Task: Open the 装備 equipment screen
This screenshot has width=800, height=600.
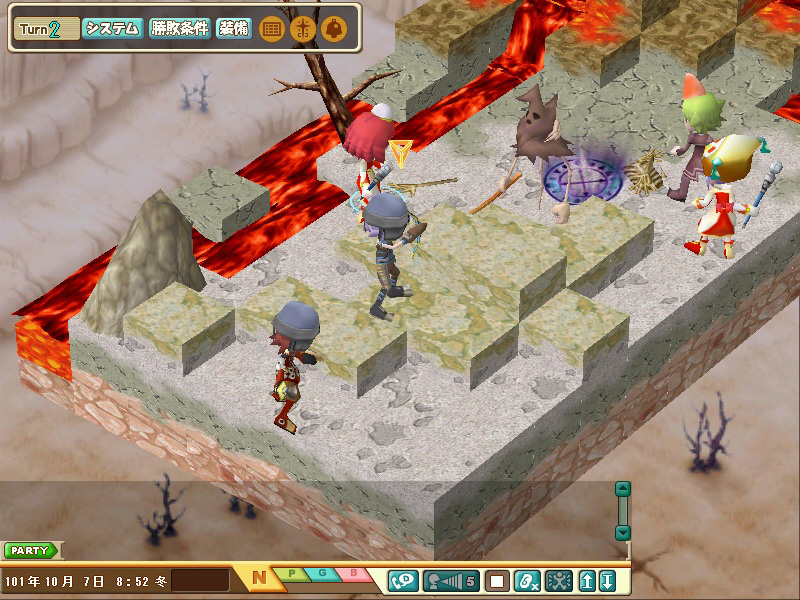Action: [x=233, y=28]
